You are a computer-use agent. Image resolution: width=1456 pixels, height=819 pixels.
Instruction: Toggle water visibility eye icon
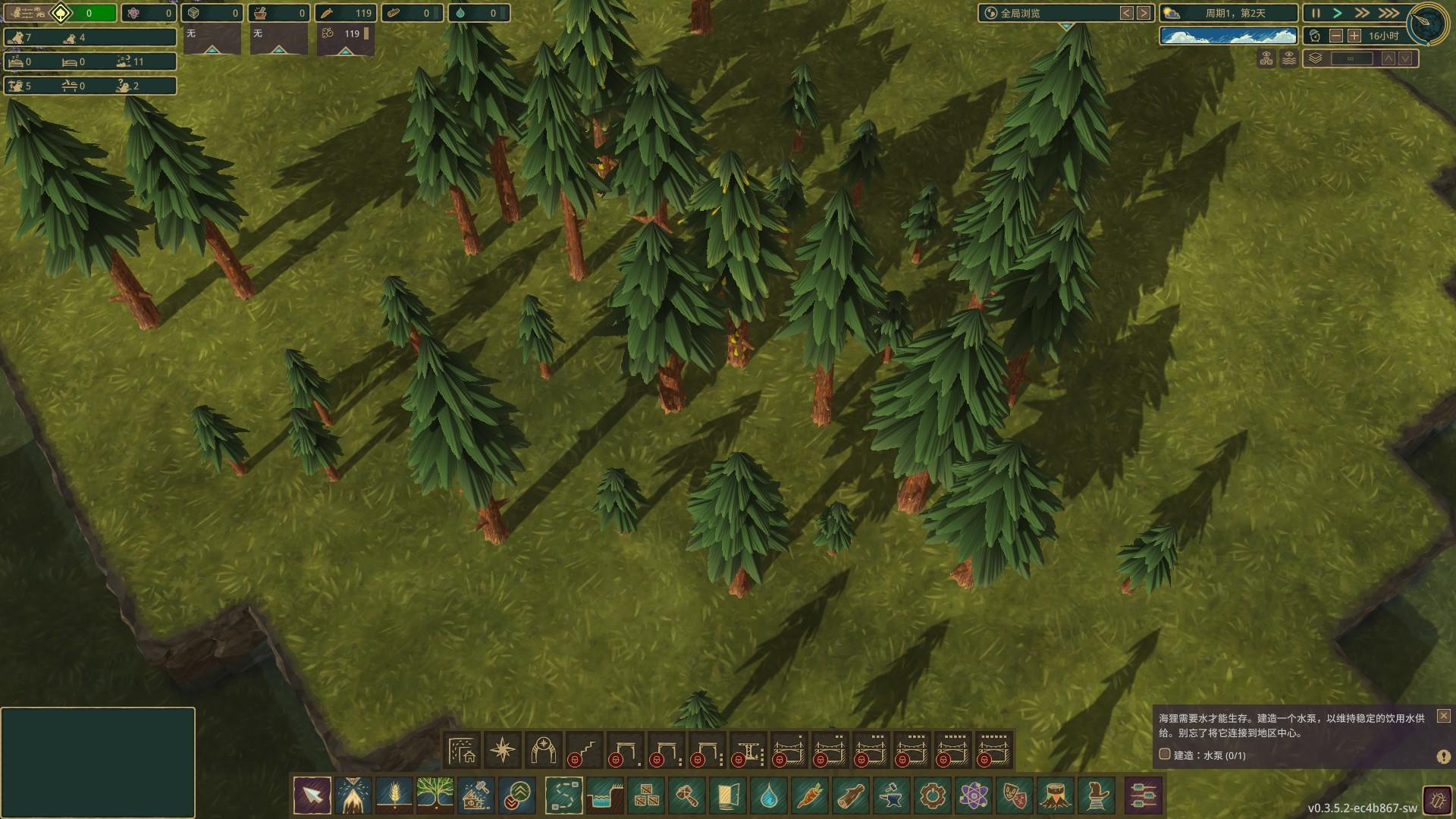(1288, 58)
